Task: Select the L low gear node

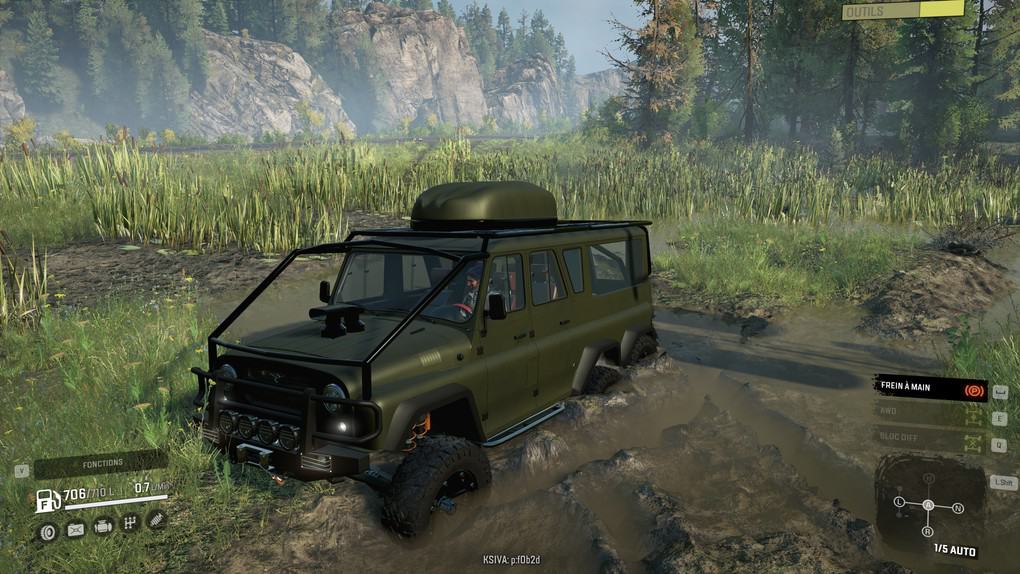Action: 899,501
